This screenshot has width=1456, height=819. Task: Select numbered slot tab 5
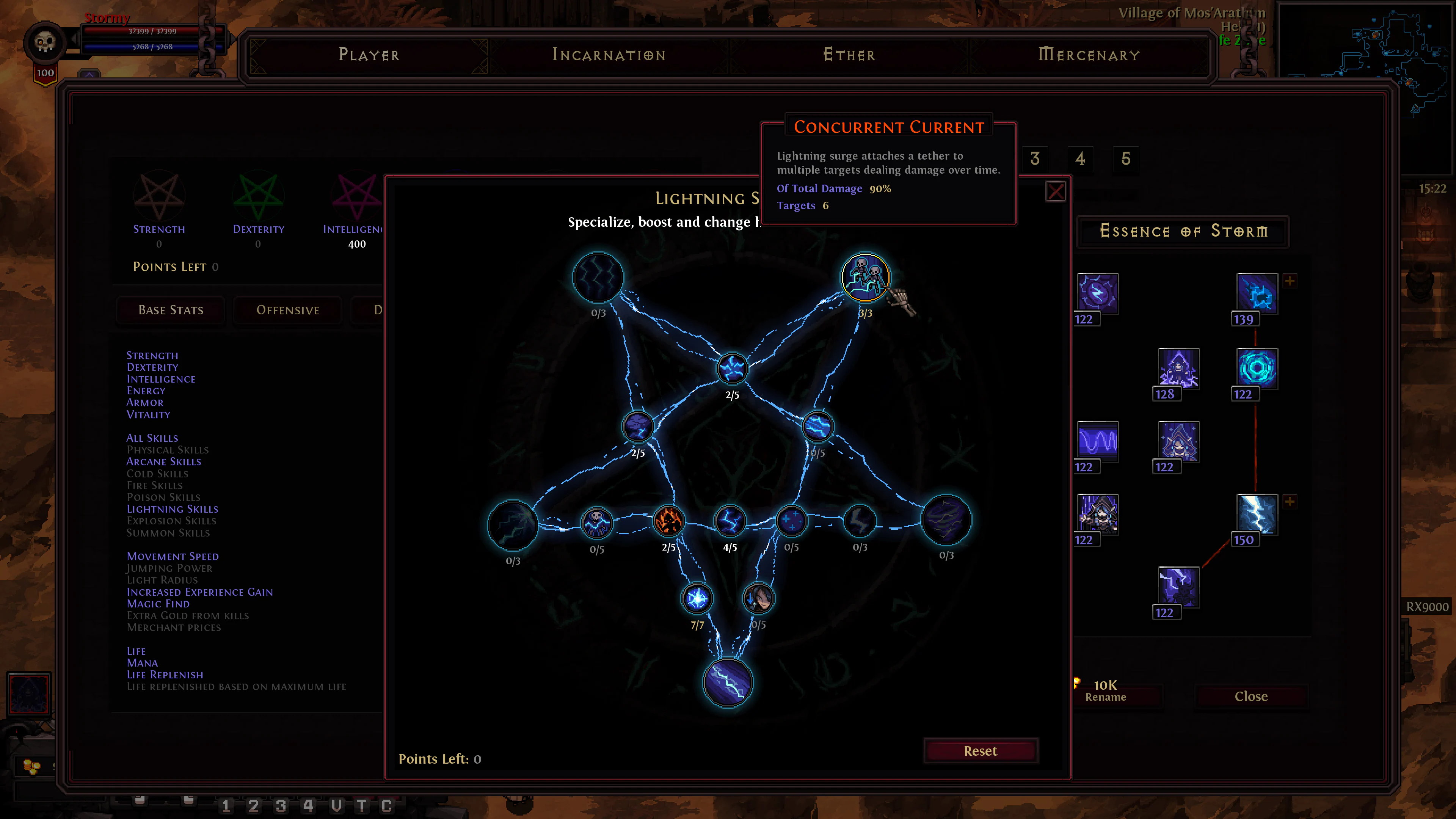(1127, 159)
